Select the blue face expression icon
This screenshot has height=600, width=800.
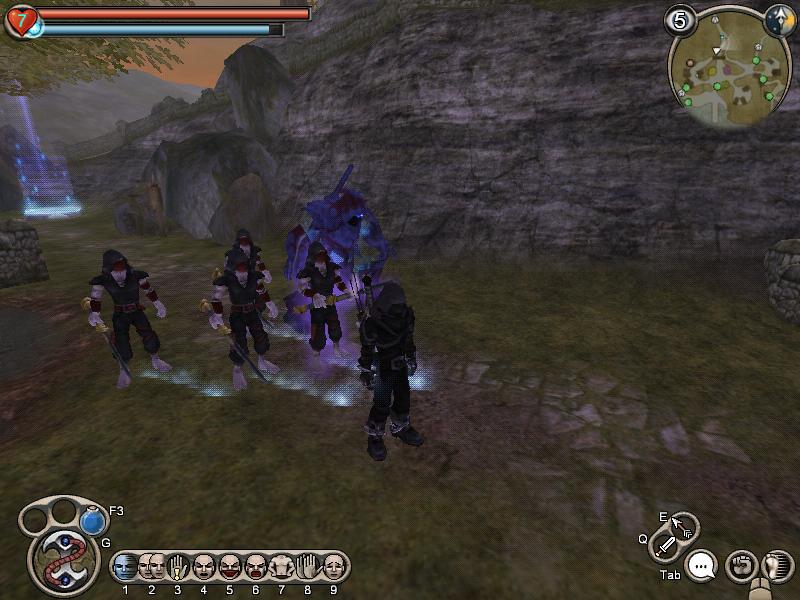click(125, 567)
